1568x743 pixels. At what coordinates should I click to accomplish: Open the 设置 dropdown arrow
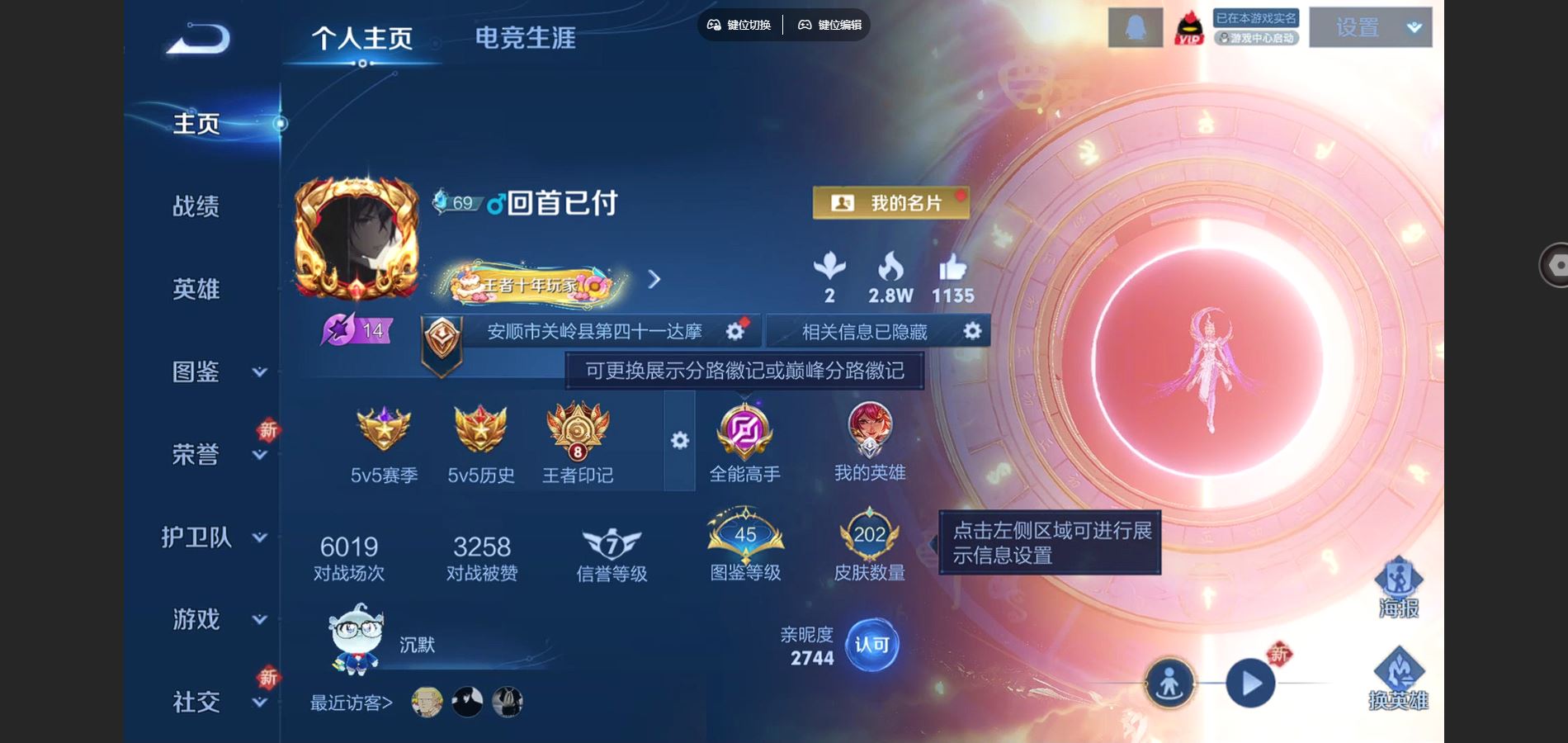[x=1413, y=26]
